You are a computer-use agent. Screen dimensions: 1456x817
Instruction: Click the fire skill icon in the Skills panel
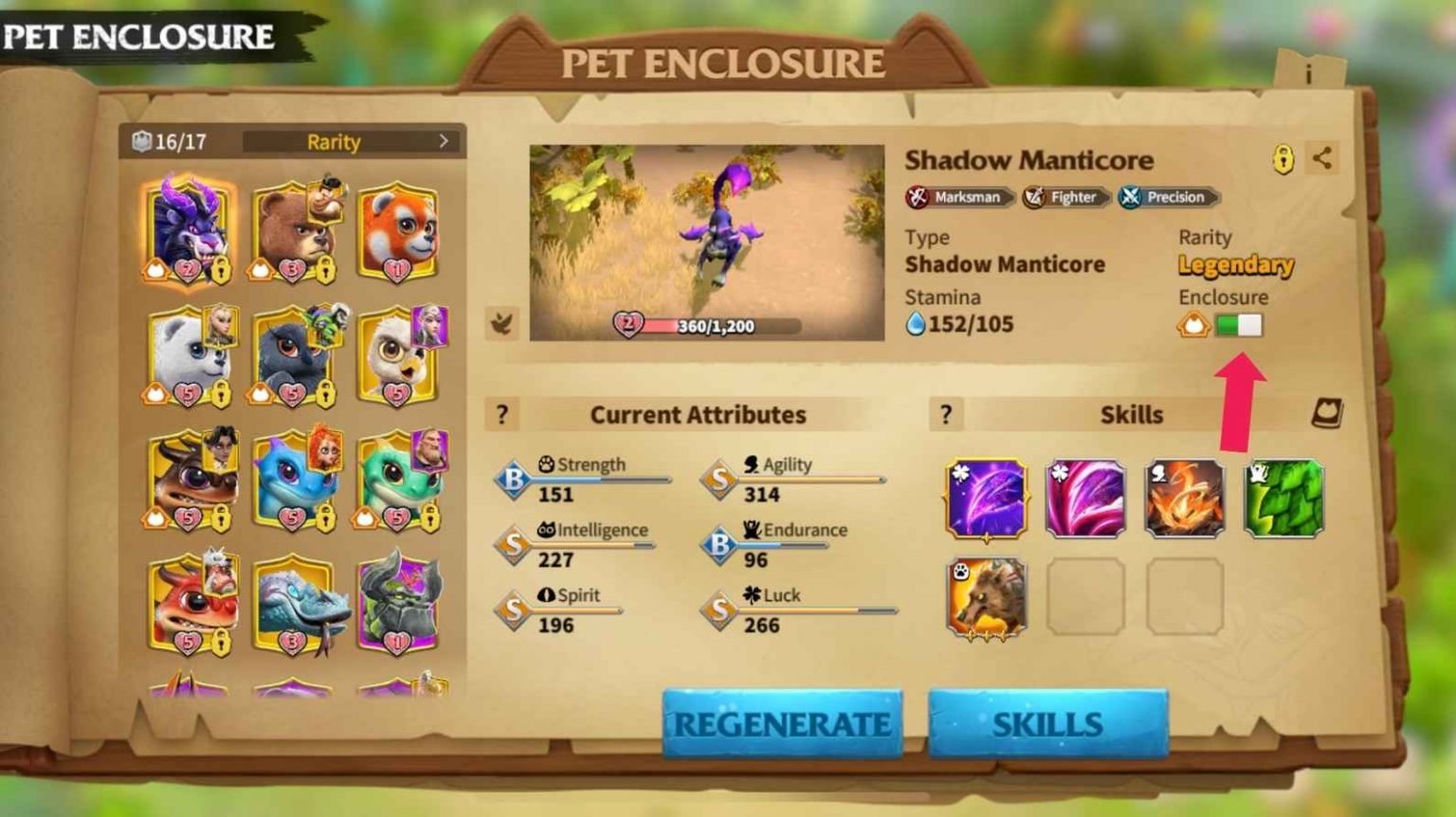pos(1185,497)
